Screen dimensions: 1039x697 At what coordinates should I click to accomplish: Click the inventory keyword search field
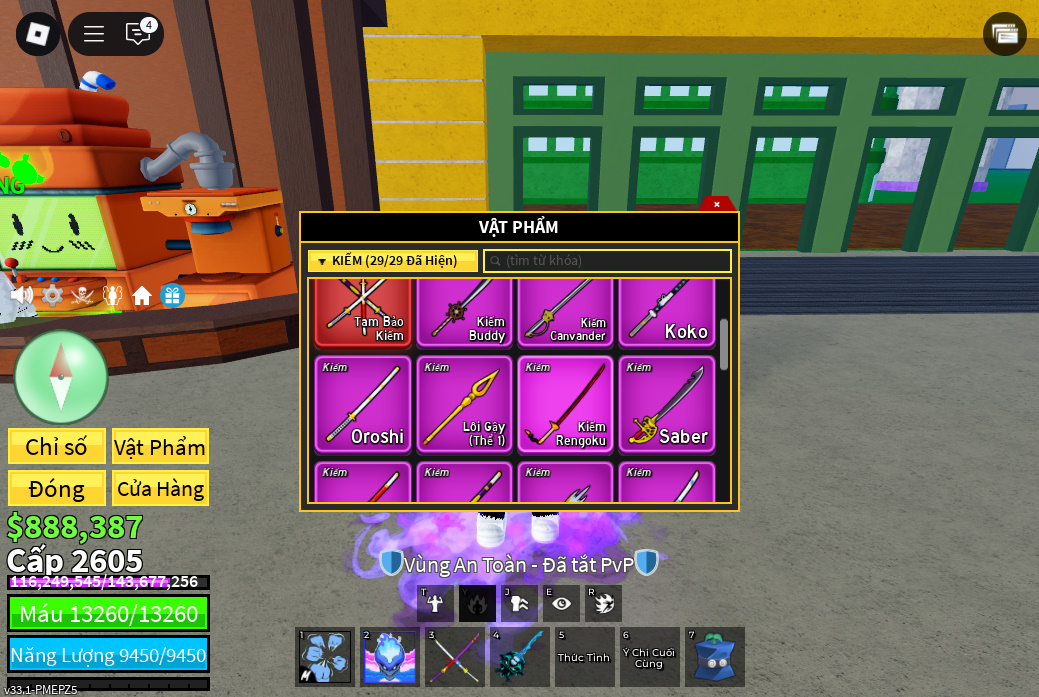[608, 261]
